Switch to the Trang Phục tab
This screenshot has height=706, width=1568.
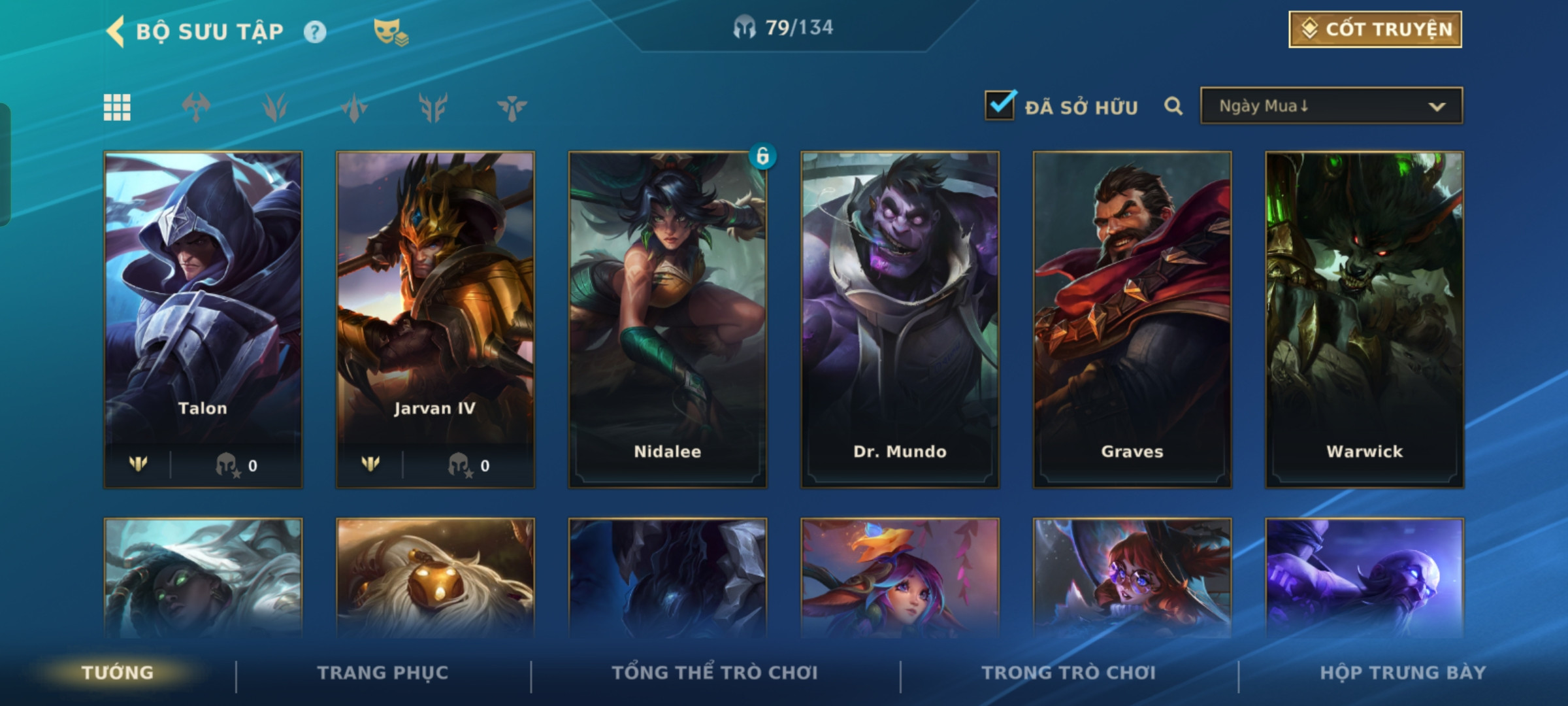383,673
